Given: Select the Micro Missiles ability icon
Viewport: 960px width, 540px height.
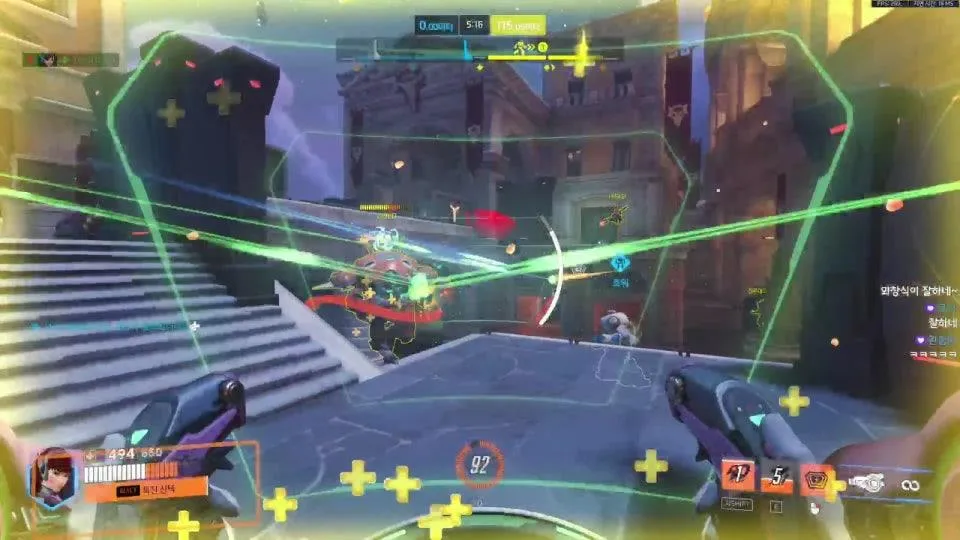Looking at the screenshot, I should [775, 478].
